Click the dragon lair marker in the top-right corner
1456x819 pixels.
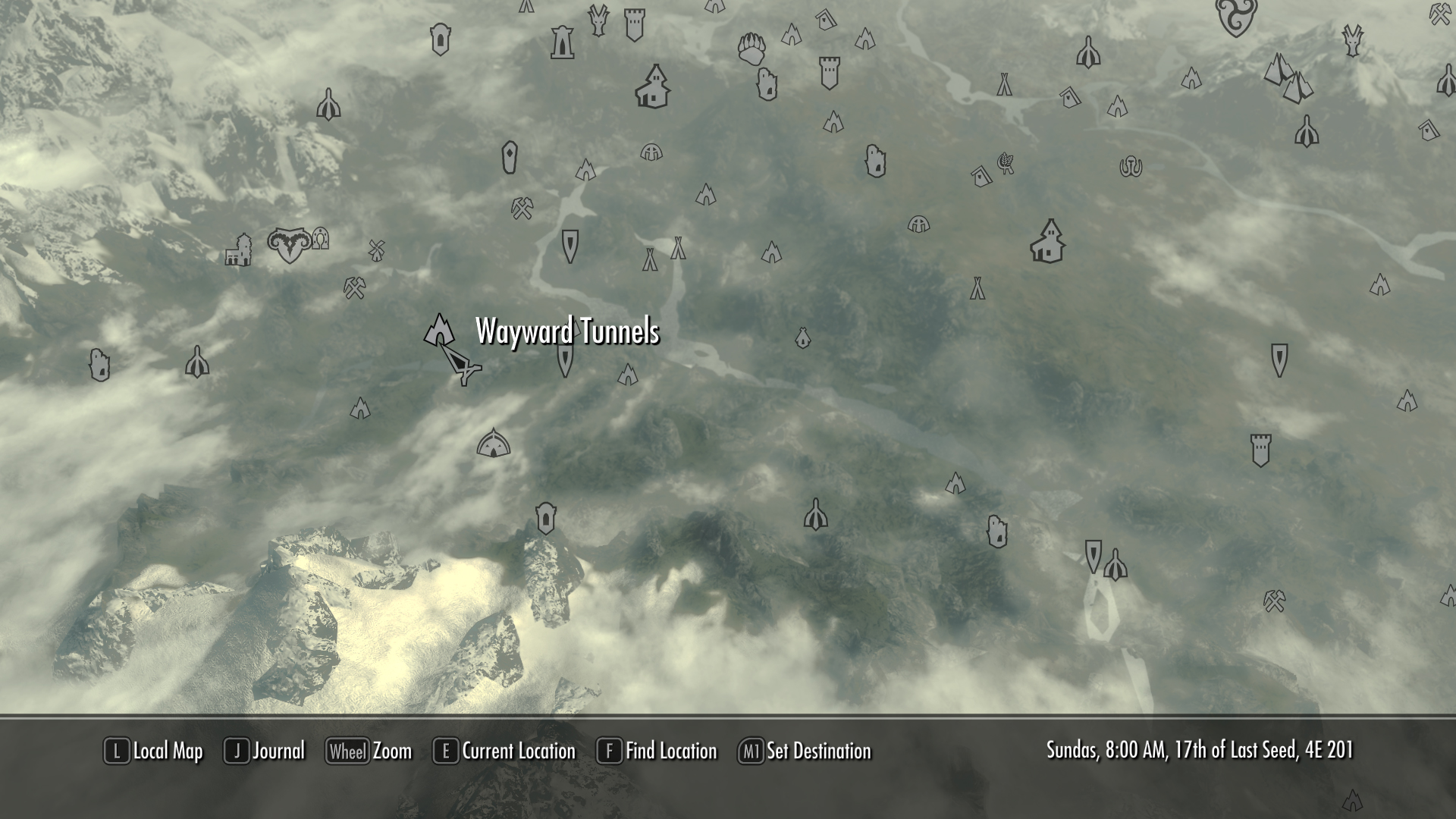(x=1352, y=41)
